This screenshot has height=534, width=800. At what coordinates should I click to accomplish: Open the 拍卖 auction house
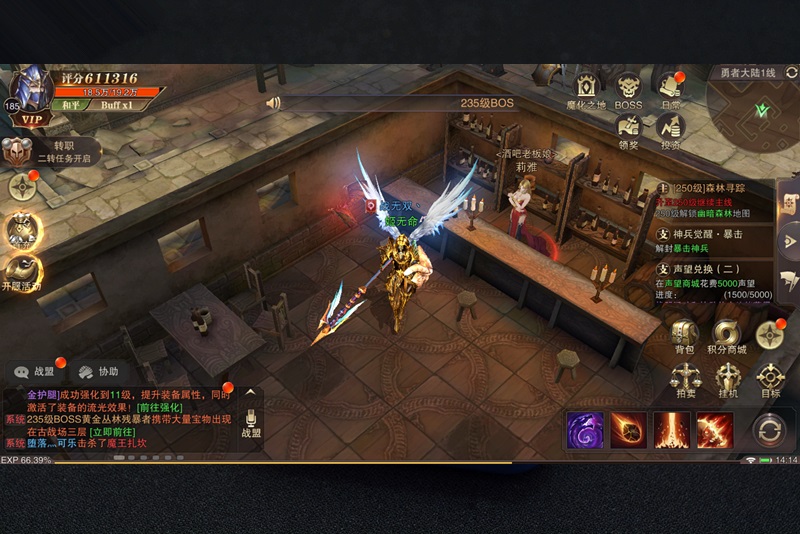coord(684,381)
